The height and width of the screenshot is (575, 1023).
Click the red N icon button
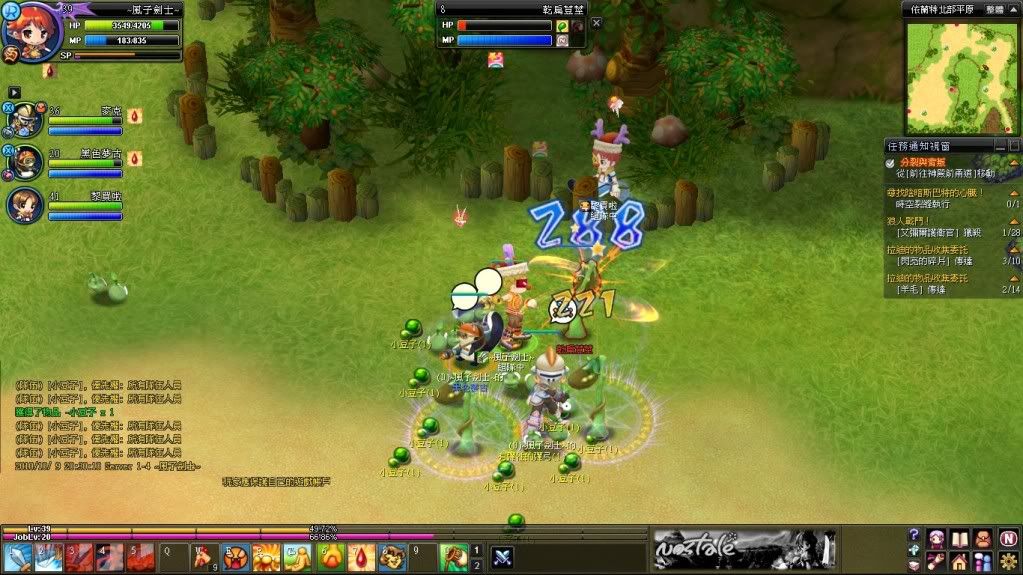1008,538
